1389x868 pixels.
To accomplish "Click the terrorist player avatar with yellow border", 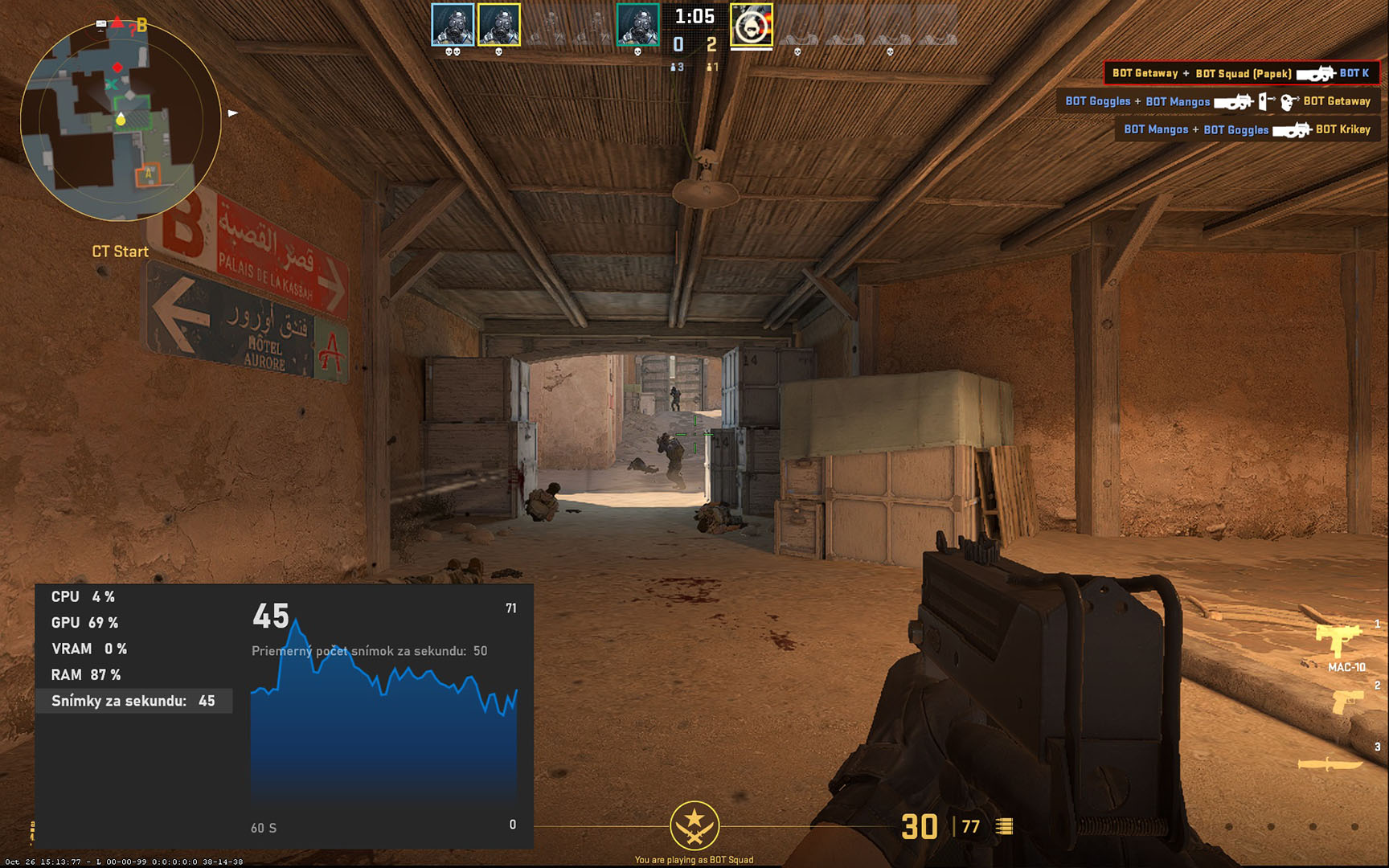I will pos(752,25).
